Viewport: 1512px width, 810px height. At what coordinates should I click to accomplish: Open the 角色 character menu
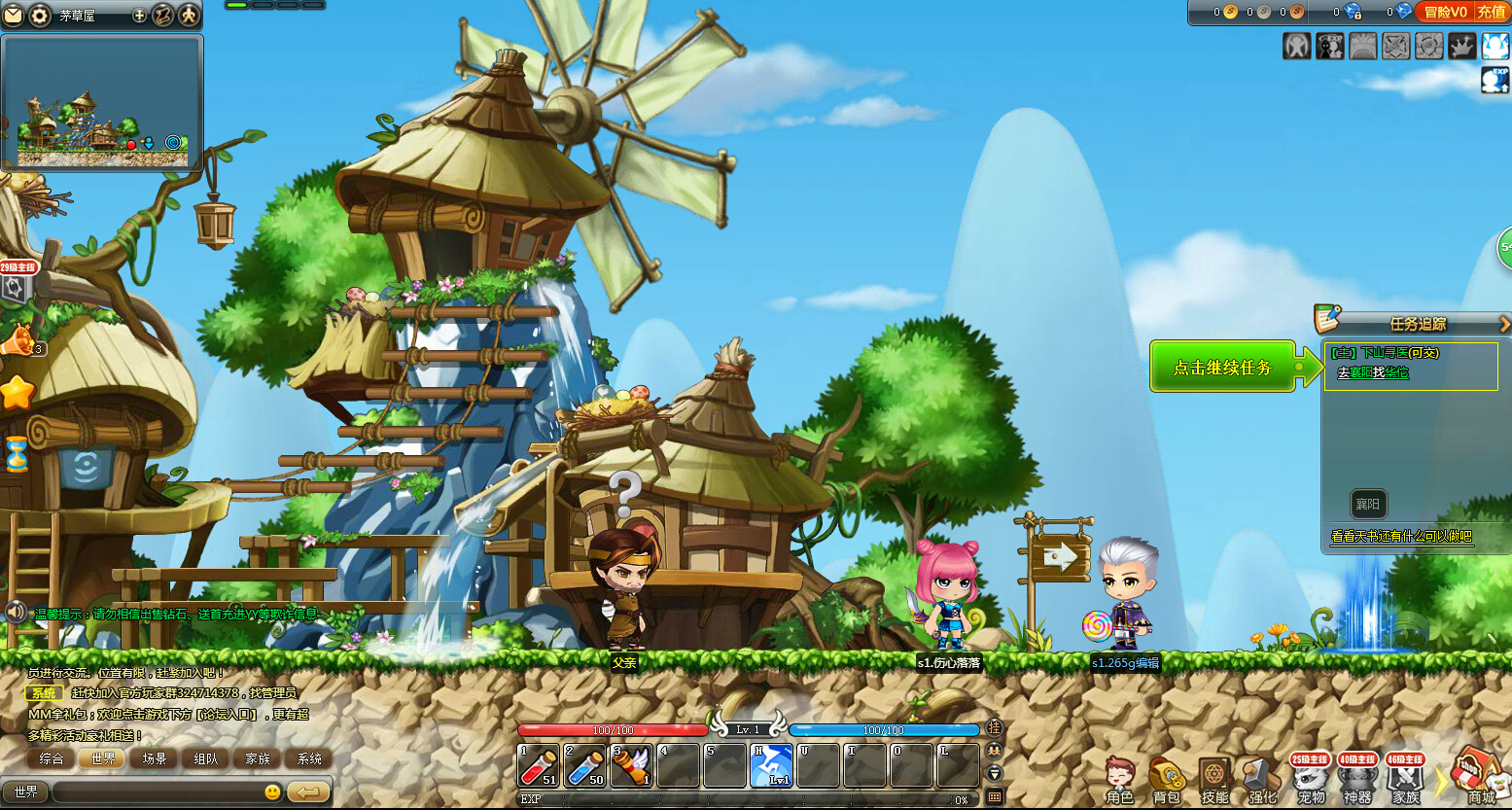coord(1120,780)
